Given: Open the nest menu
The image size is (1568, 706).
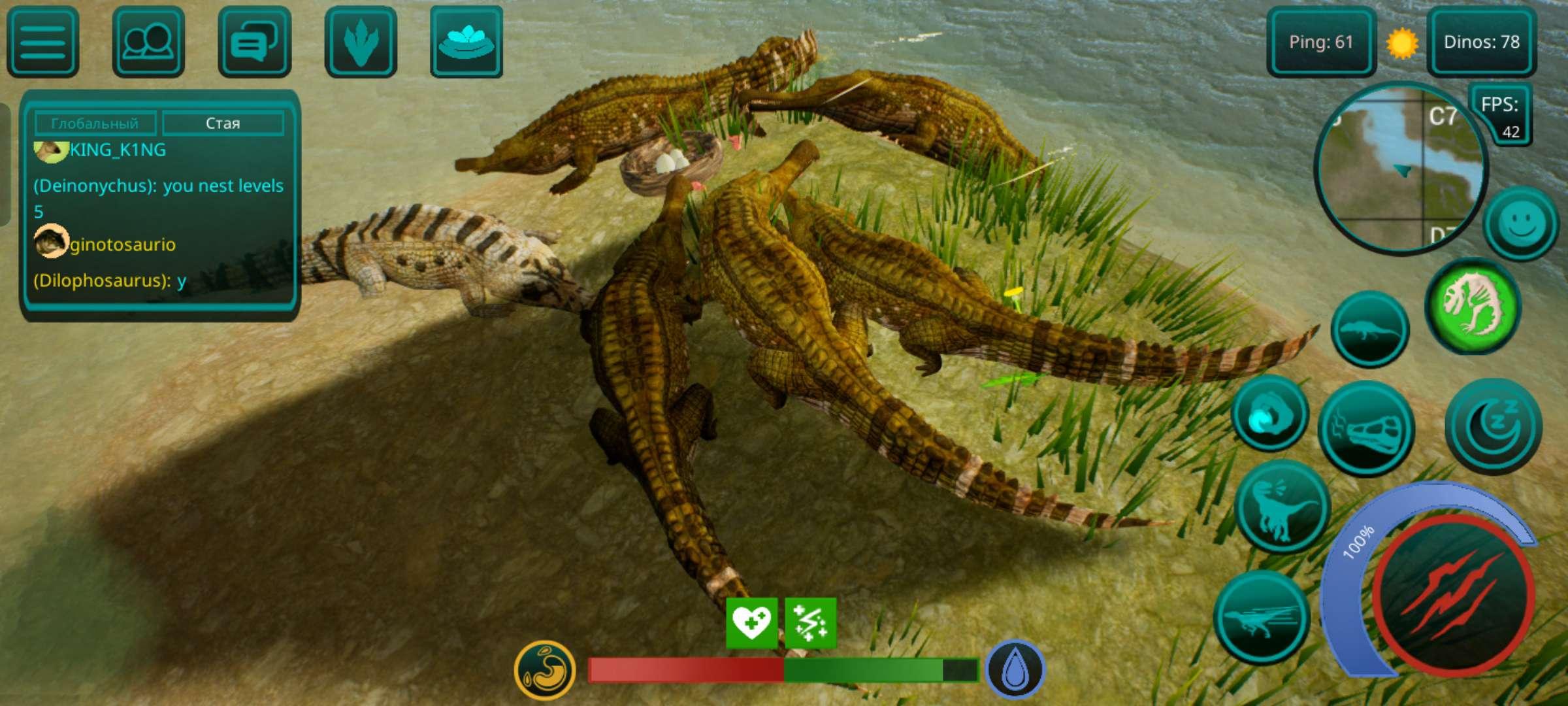Looking at the screenshot, I should [x=465, y=42].
